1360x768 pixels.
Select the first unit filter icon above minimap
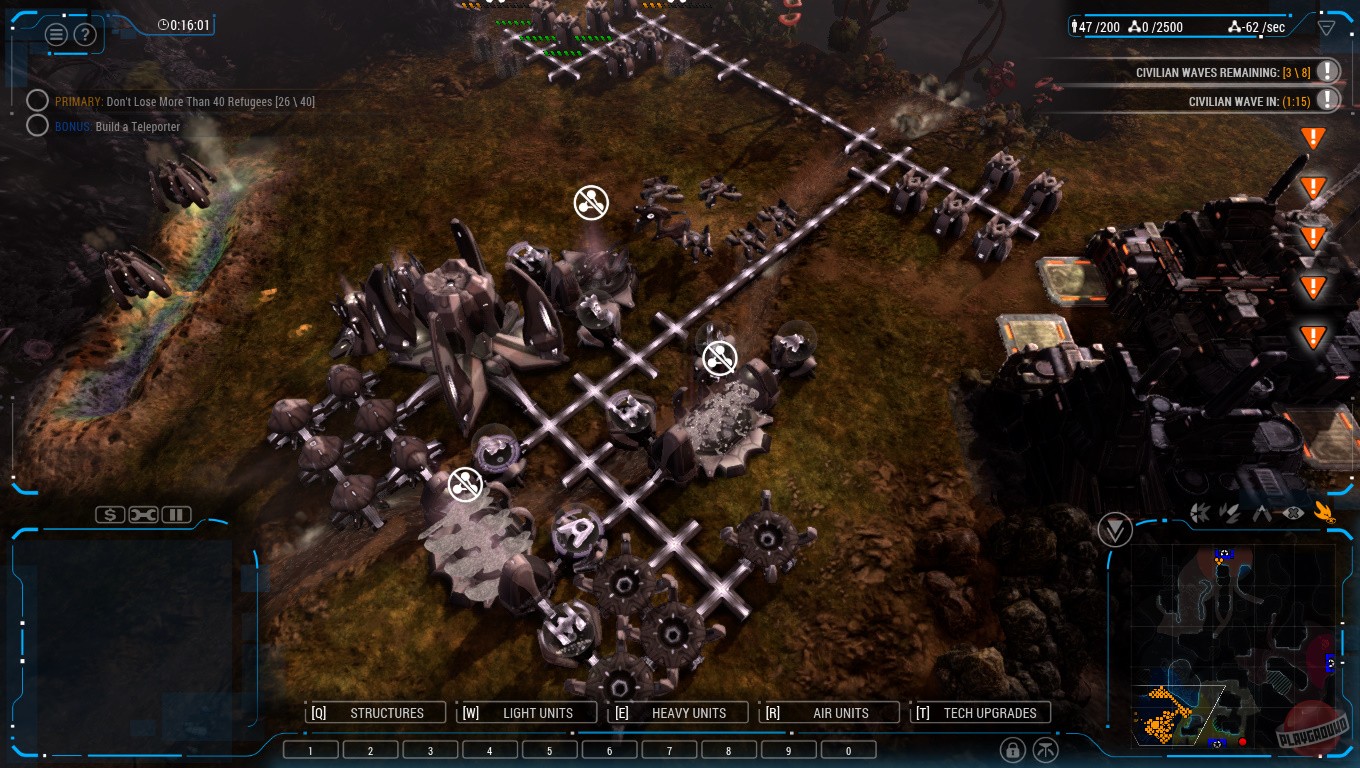click(x=1200, y=512)
